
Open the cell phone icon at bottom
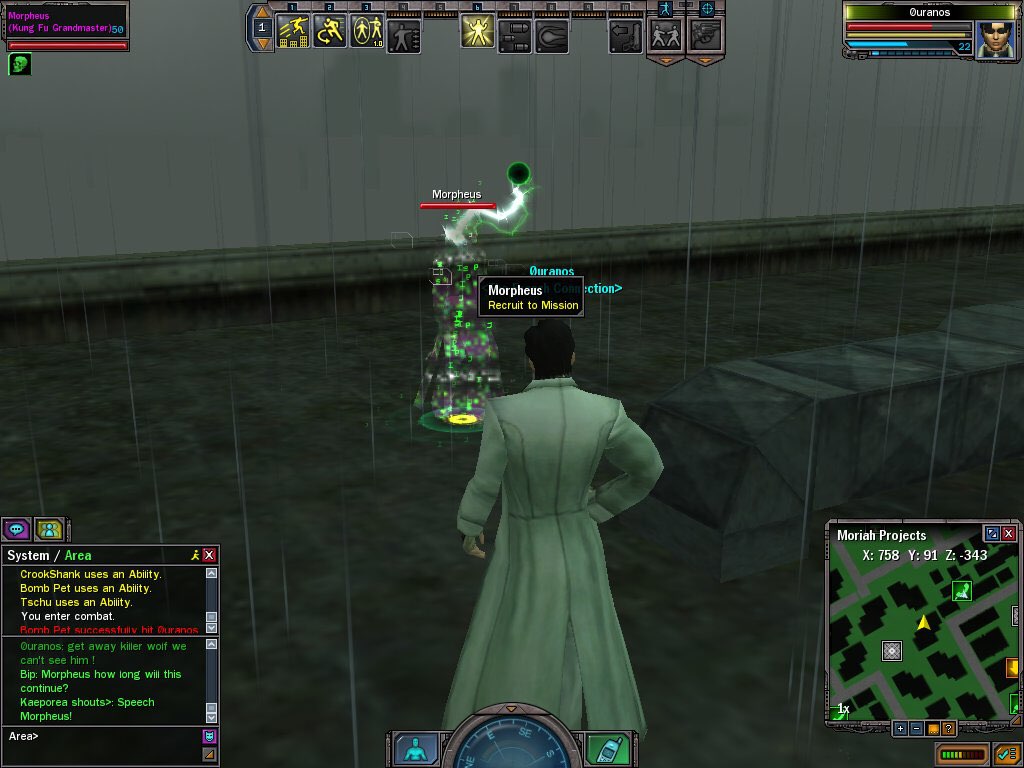coord(601,749)
